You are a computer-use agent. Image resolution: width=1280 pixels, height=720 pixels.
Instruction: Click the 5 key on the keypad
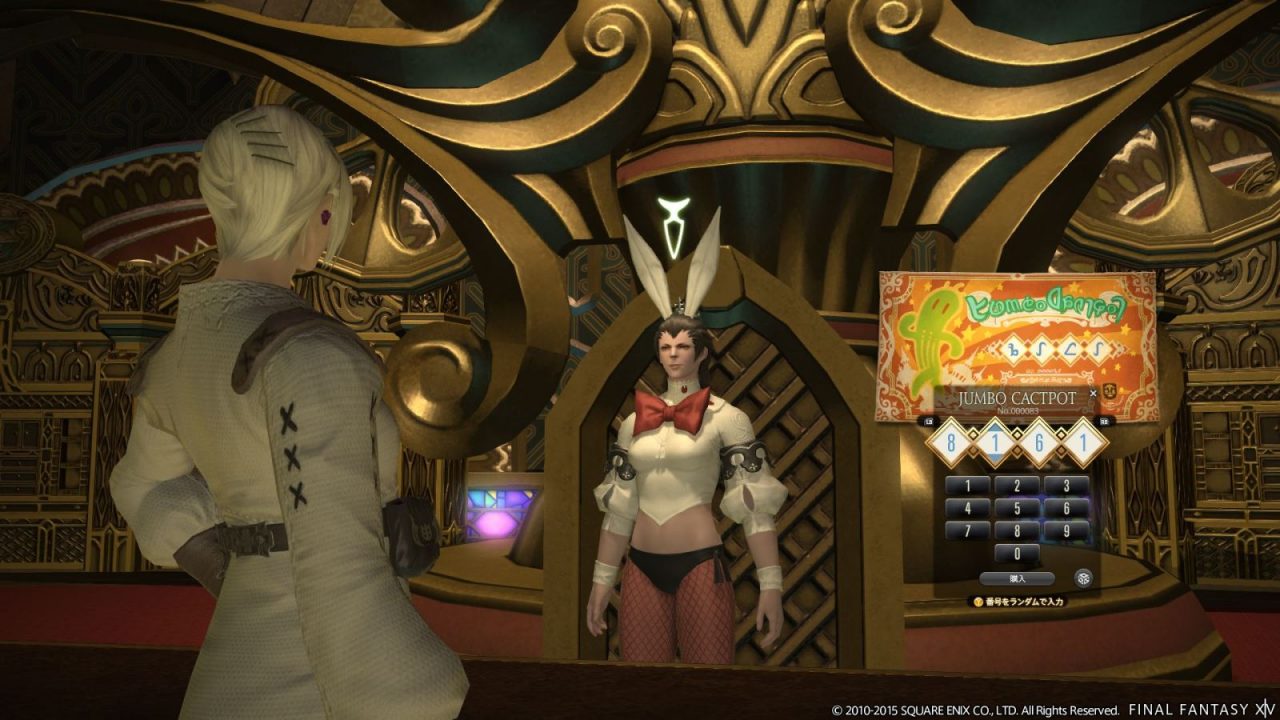pos(1017,508)
